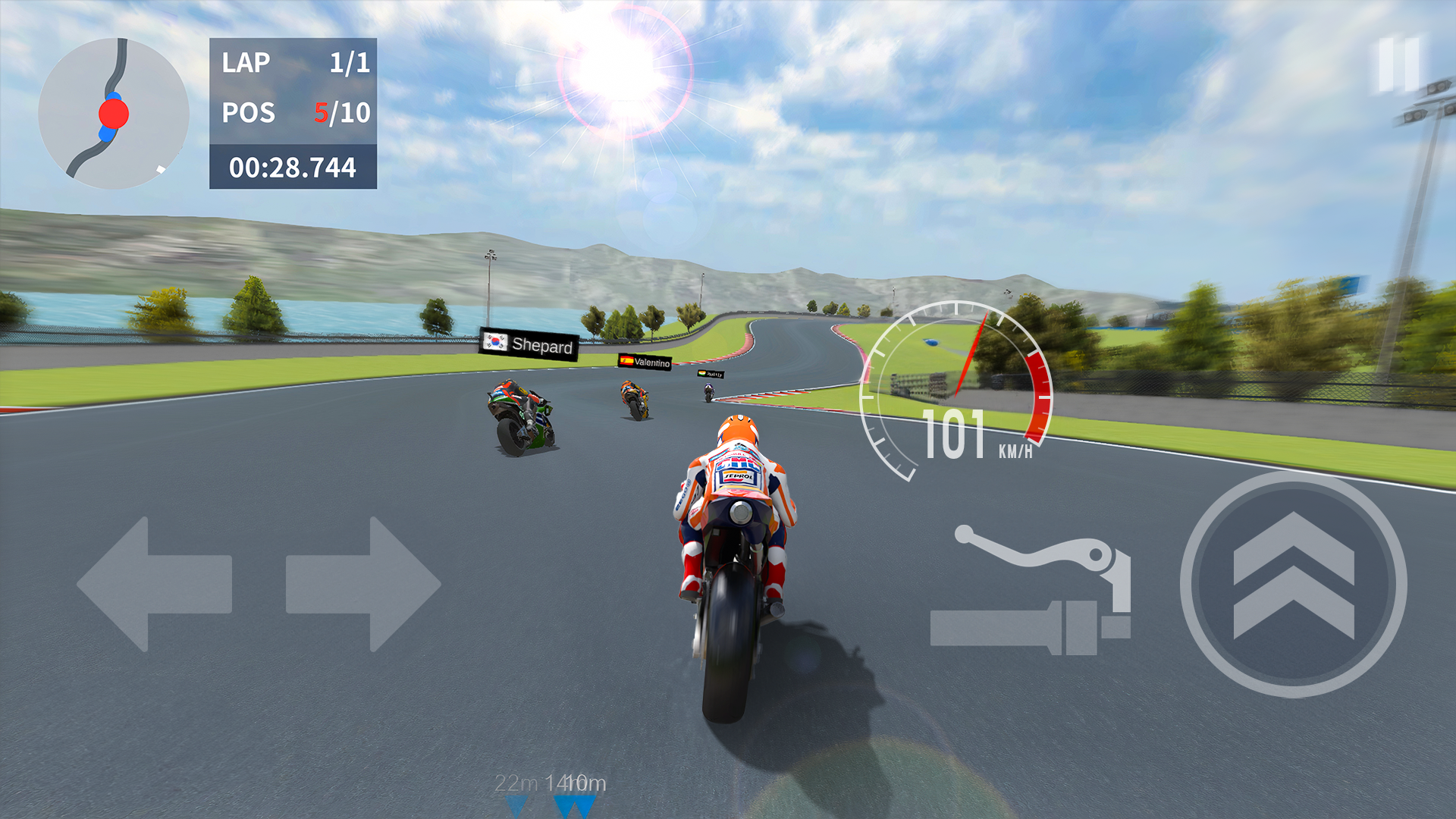Steer left with the left arrow

tap(154, 584)
